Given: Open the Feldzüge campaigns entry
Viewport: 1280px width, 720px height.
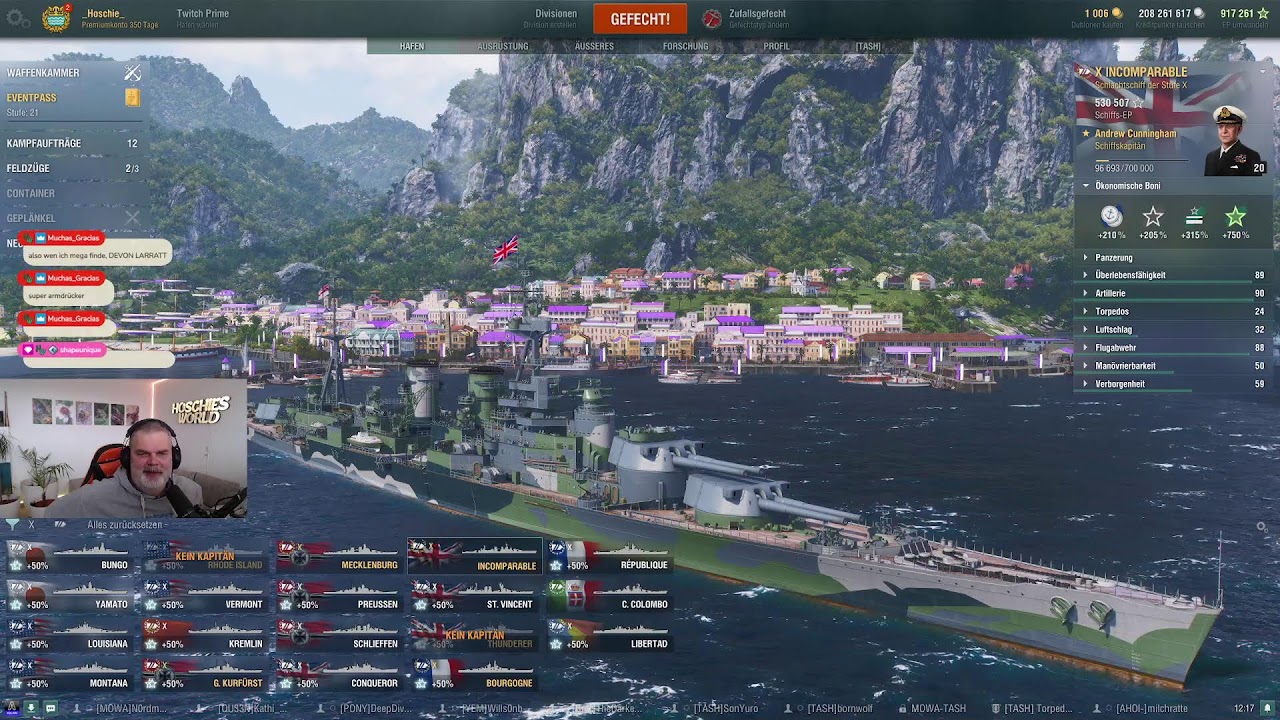Looking at the screenshot, I should 28,169.
